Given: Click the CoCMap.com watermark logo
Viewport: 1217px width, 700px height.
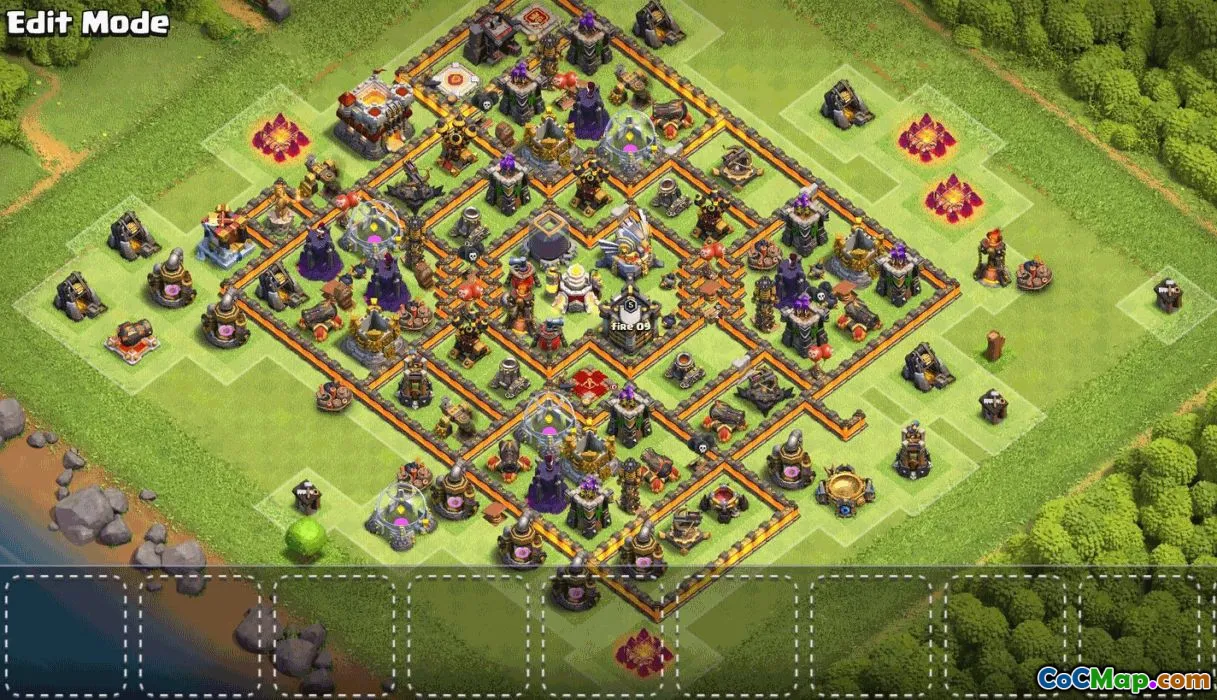Looking at the screenshot, I should click(x=1123, y=678).
